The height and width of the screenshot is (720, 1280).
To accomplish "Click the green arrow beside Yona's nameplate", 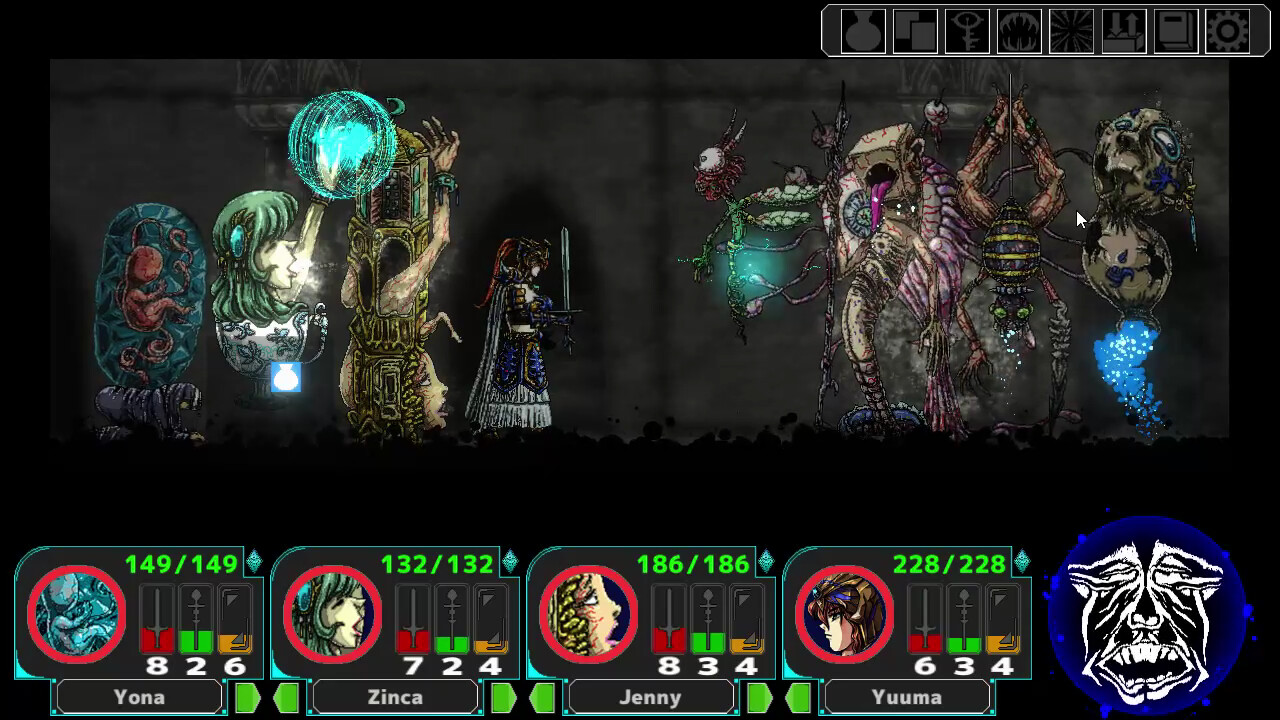I will (x=246, y=696).
